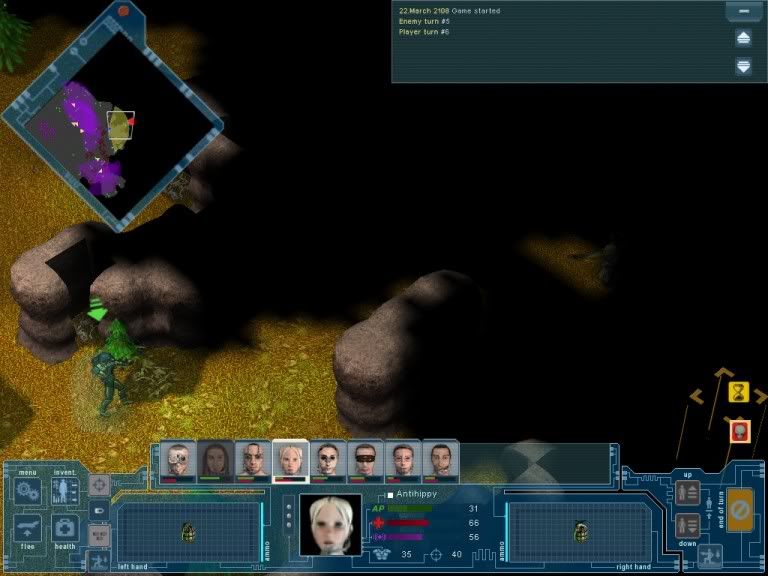Move the view down one level
The height and width of the screenshot is (576, 768).
(x=687, y=524)
